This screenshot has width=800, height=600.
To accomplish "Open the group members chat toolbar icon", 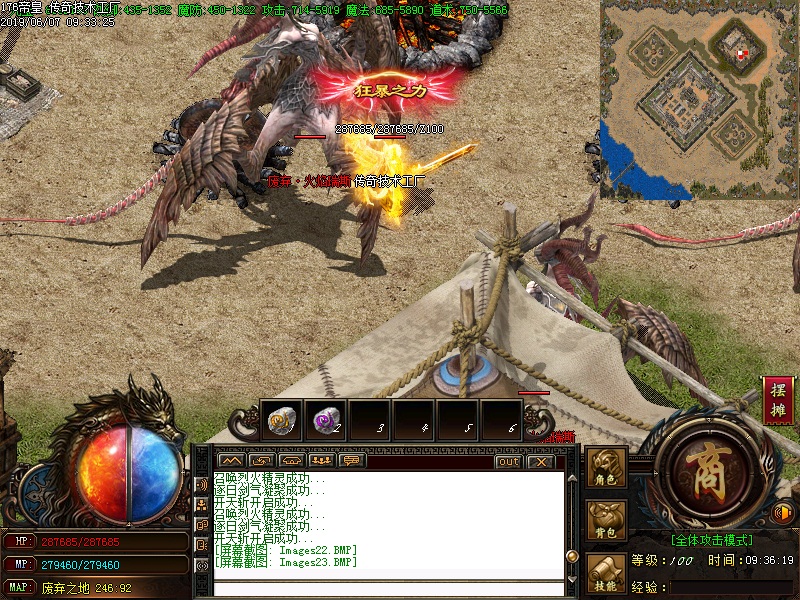I will pos(321,461).
